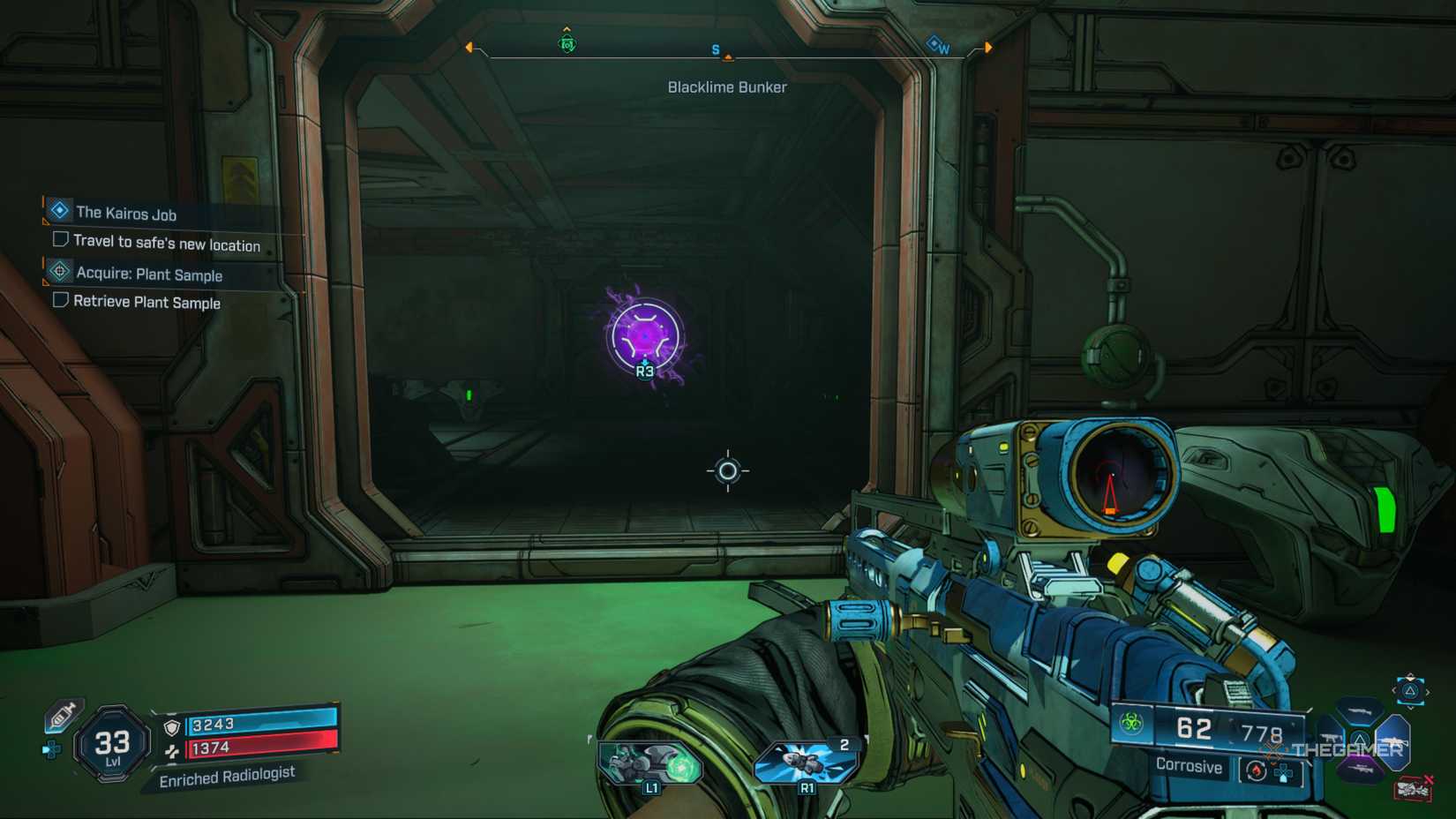Select The Kairos Job quest entry
This screenshot has height=819, width=1456.
[x=126, y=213]
